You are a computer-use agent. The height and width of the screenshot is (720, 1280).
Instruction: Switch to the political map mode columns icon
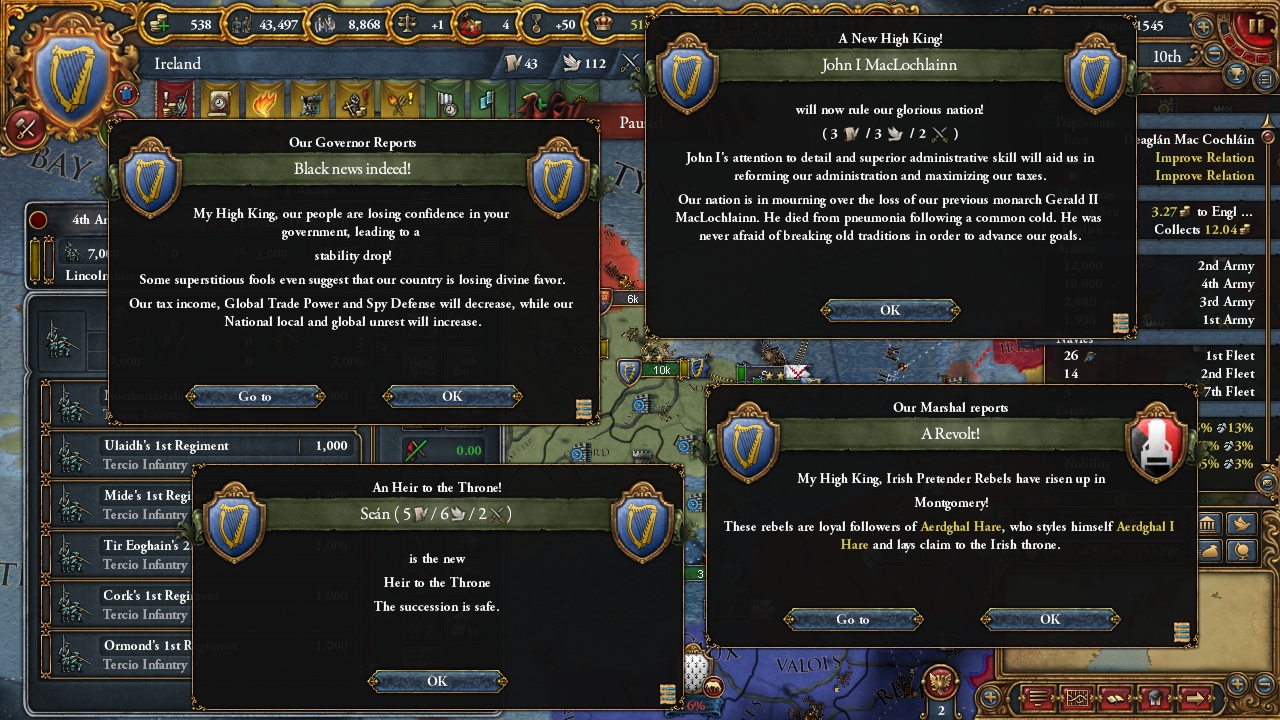[1207, 524]
